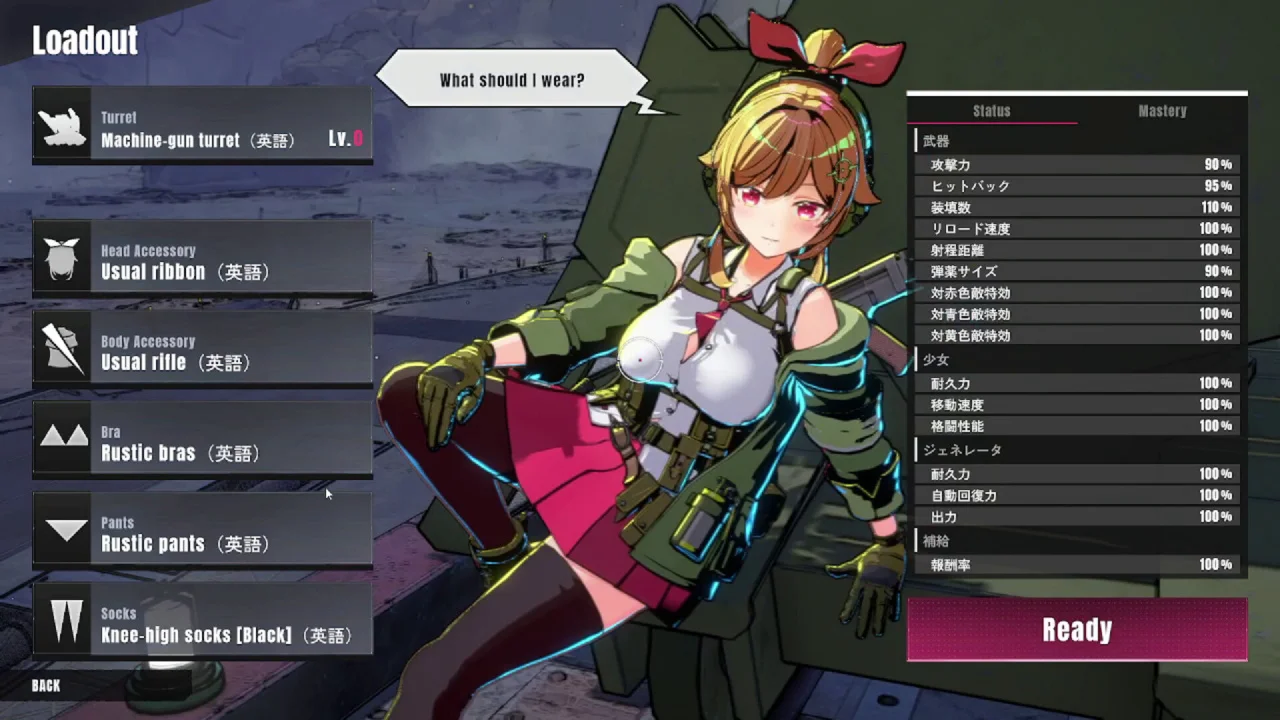Select the Rustic bras equipment slot
The width and height of the screenshot is (1280, 720).
202,439
